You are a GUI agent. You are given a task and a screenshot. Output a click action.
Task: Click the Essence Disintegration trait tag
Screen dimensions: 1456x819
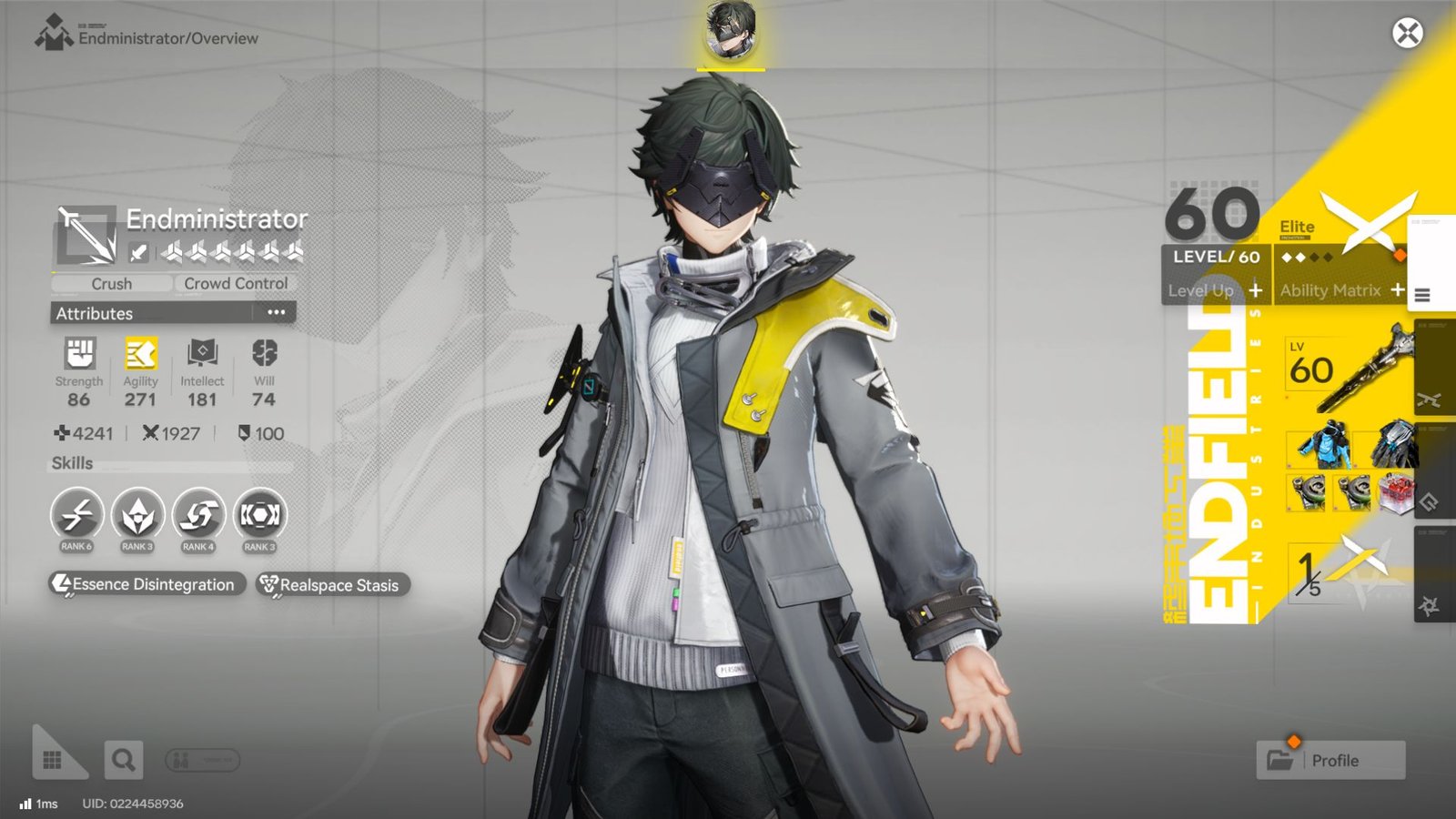146,585
